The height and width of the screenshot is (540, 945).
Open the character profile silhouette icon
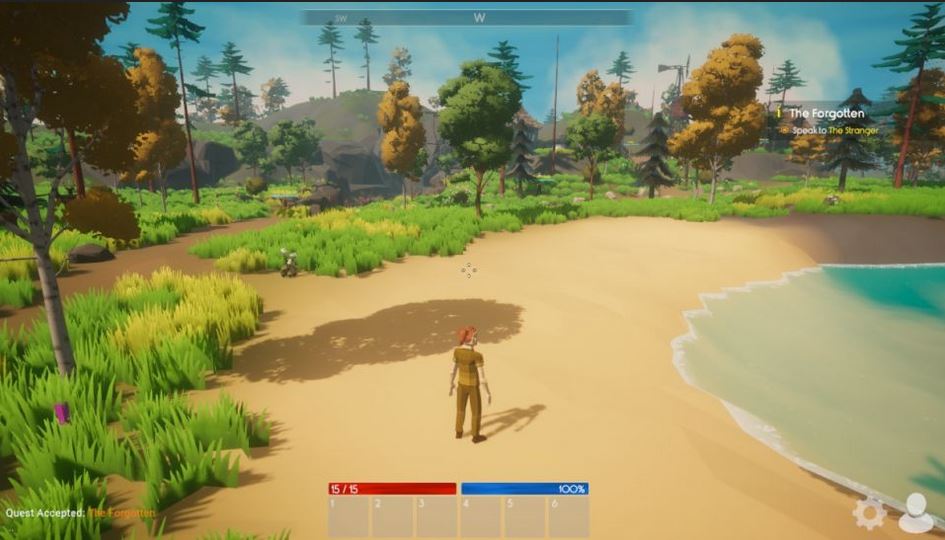click(x=915, y=513)
